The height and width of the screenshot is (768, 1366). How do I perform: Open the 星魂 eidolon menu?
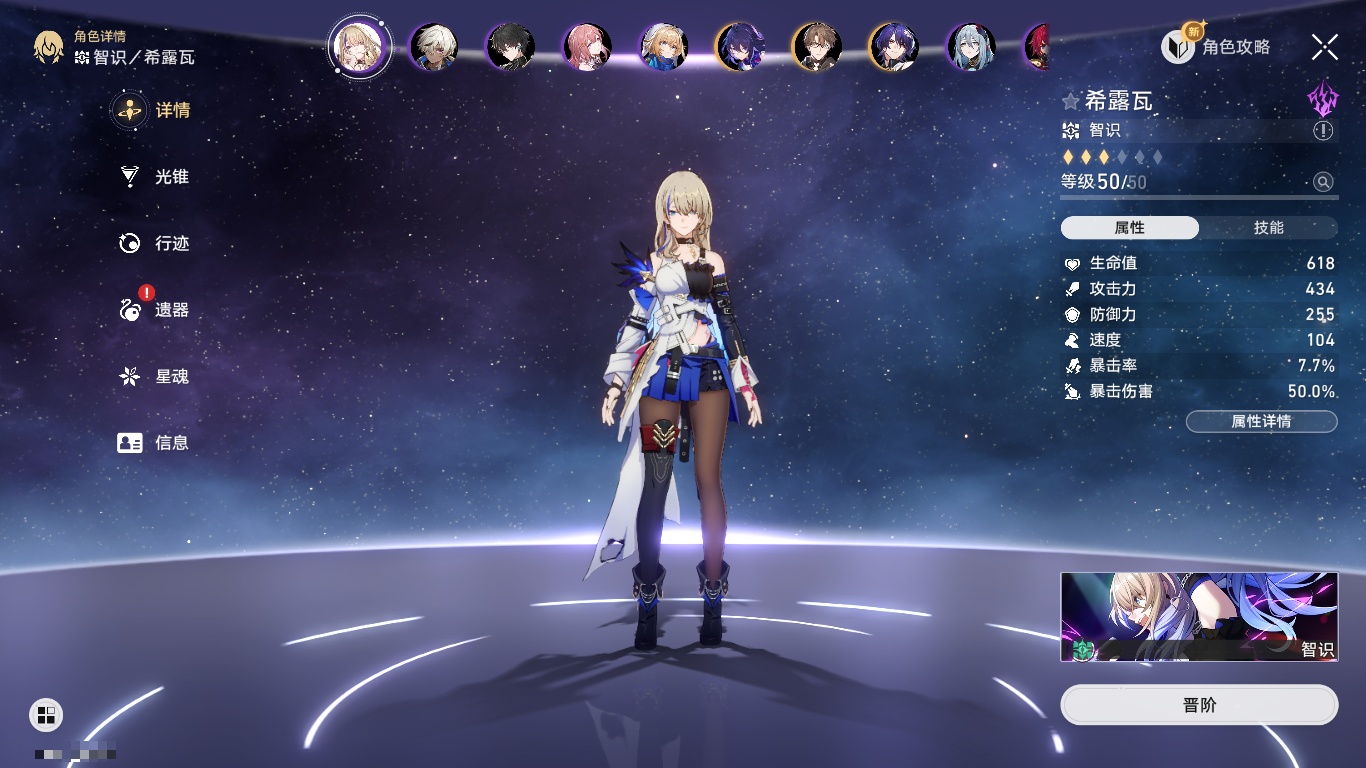click(154, 377)
